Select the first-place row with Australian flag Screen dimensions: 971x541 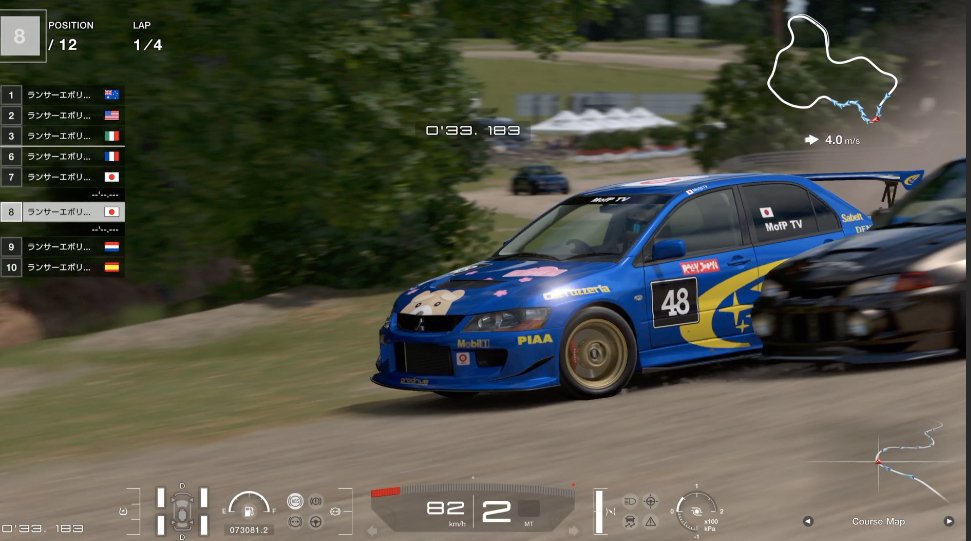click(x=62, y=95)
